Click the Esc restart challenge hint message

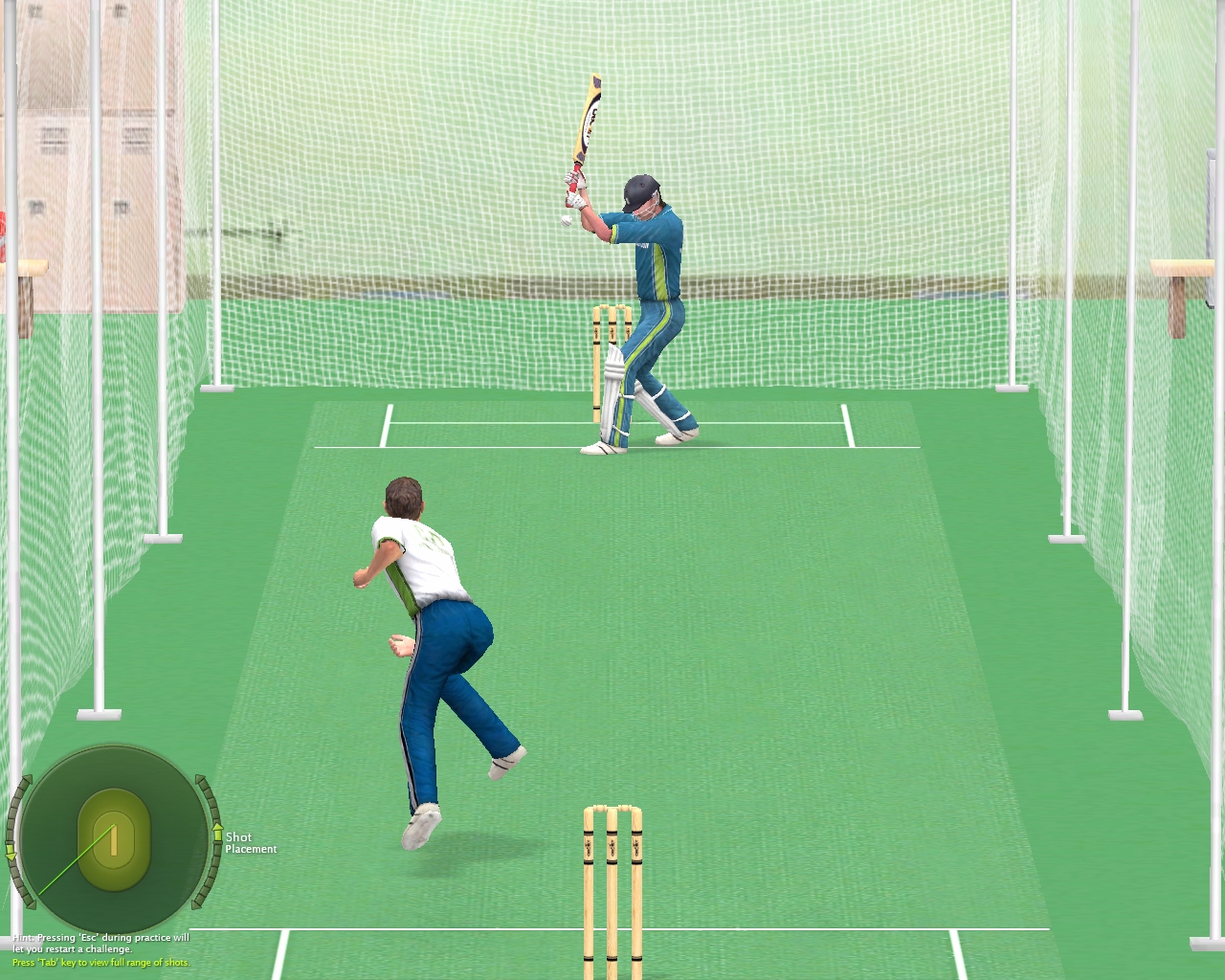pyautogui.click(x=100, y=941)
